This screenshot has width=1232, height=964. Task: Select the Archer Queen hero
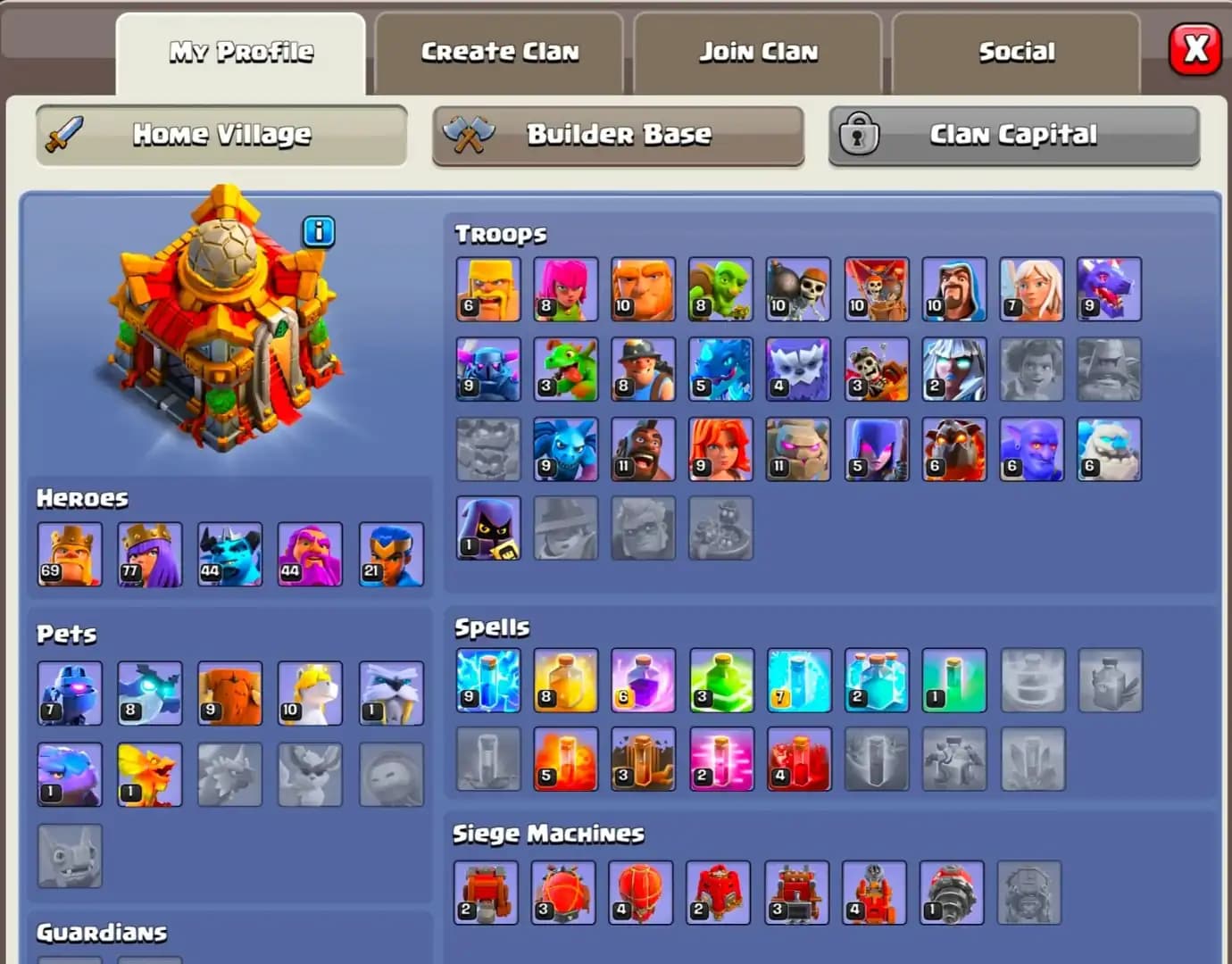(x=150, y=554)
